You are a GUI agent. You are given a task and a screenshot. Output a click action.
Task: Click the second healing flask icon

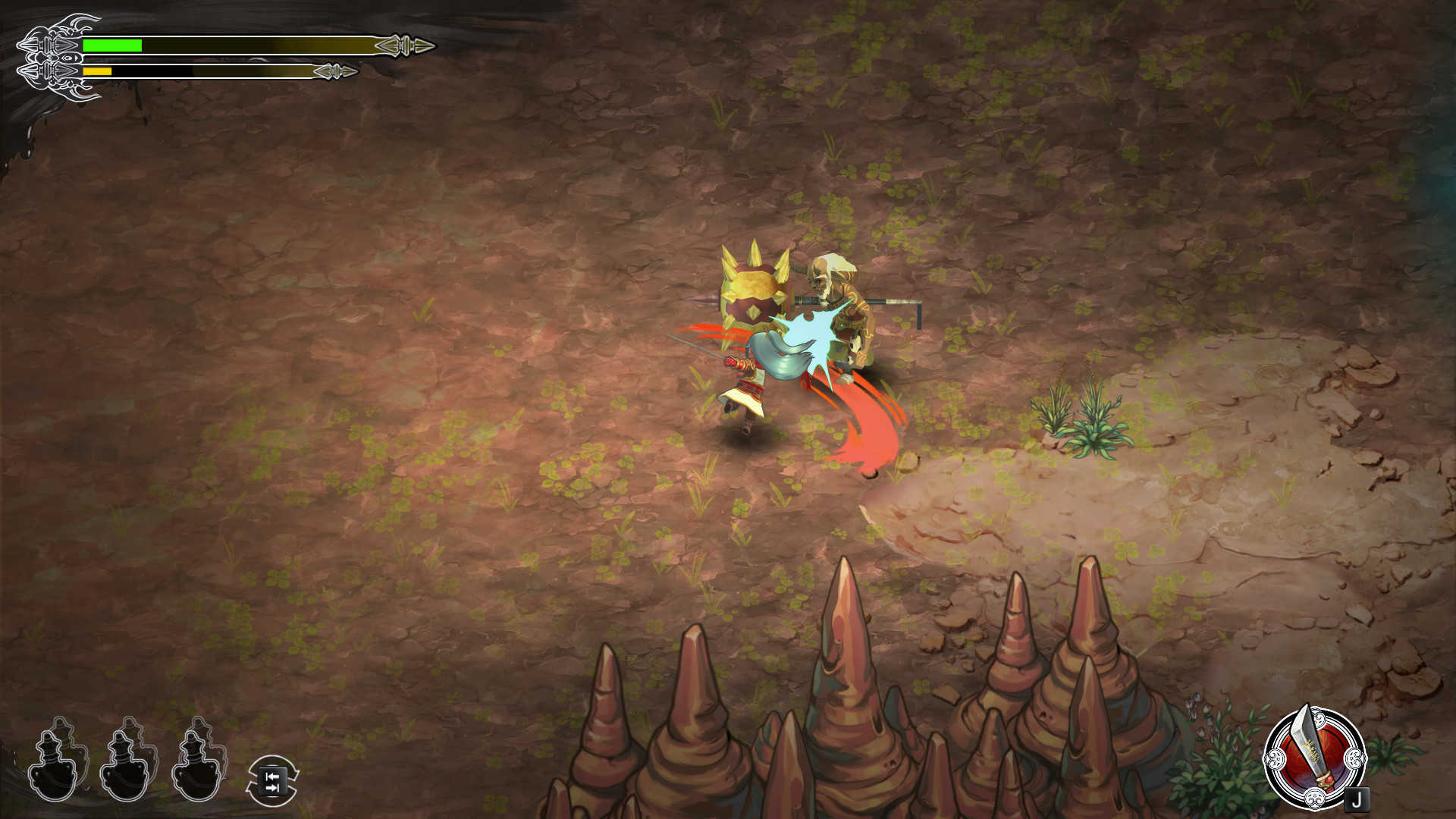click(x=124, y=773)
